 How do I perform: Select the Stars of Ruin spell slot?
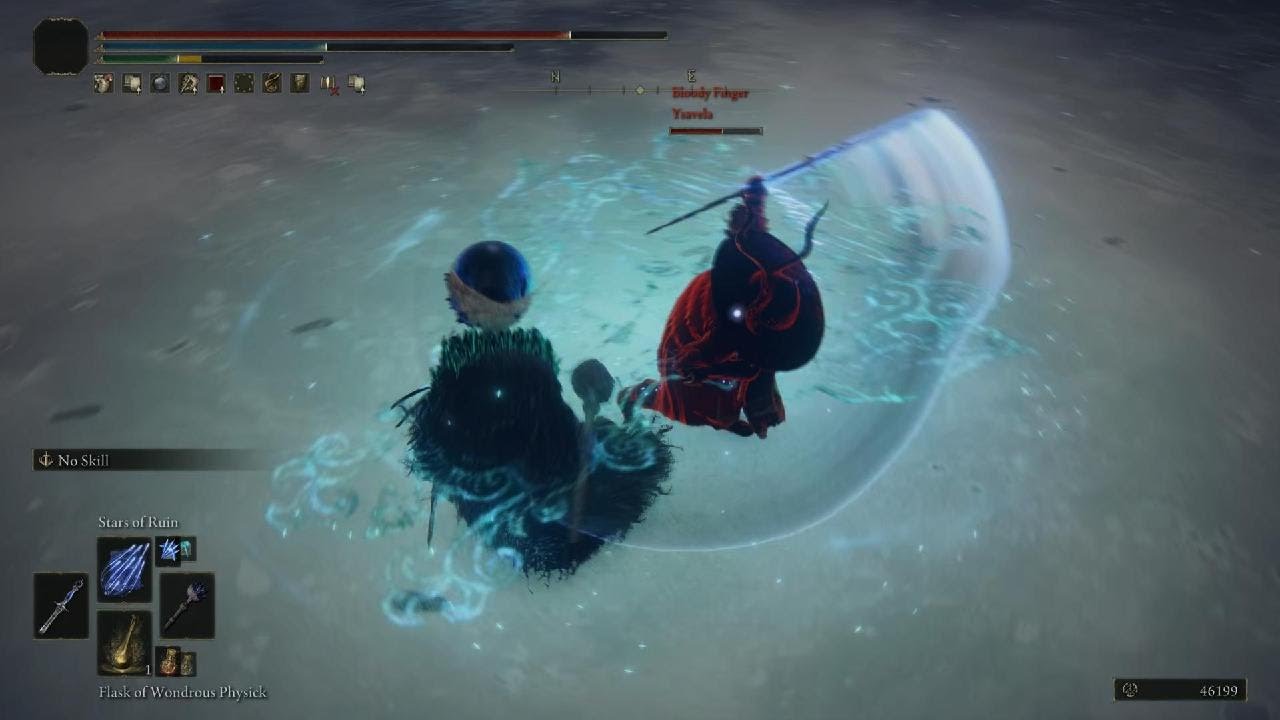124,569
